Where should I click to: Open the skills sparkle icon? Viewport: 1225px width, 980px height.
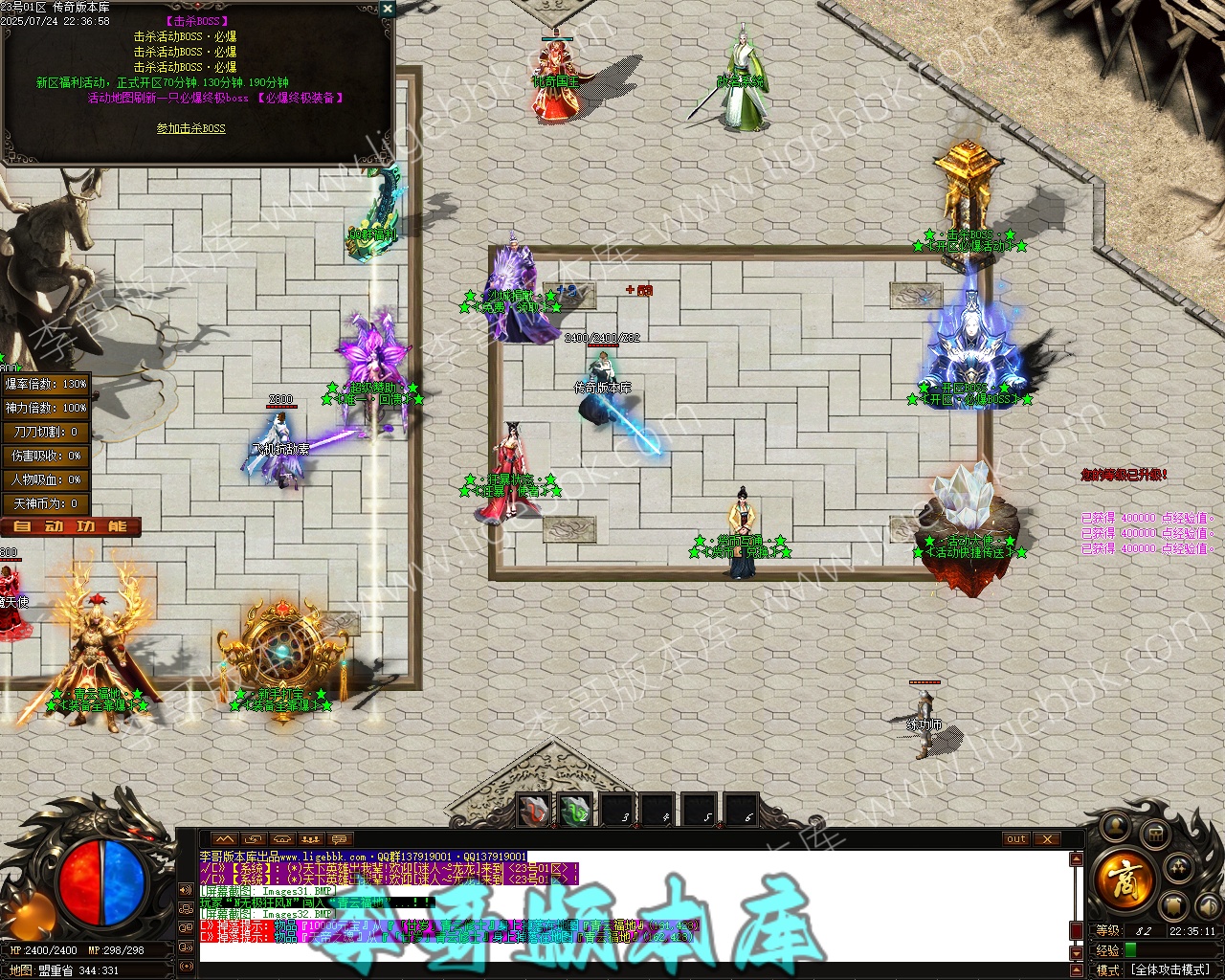pos(1179,867)
